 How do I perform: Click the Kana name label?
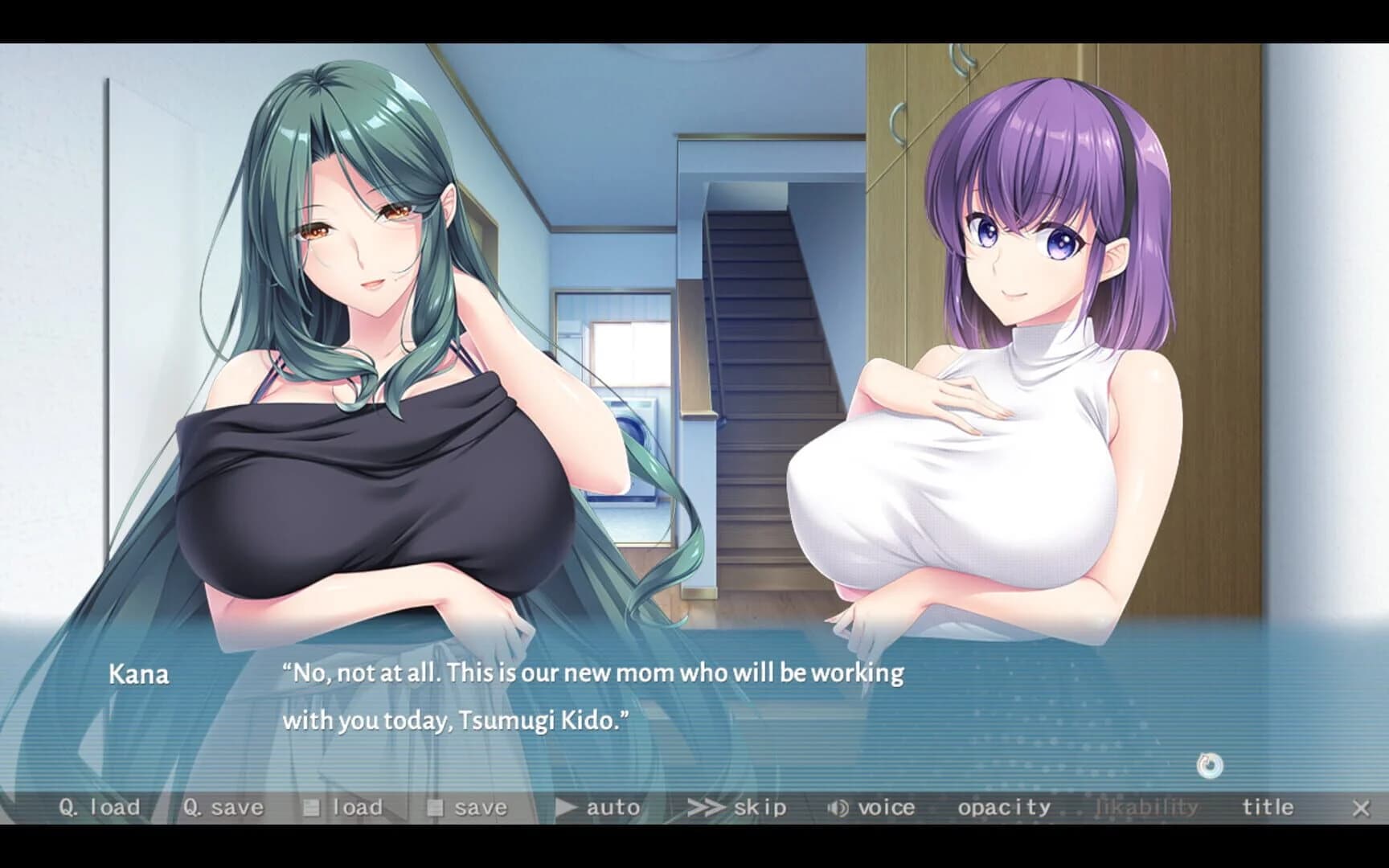click(138, 675)
